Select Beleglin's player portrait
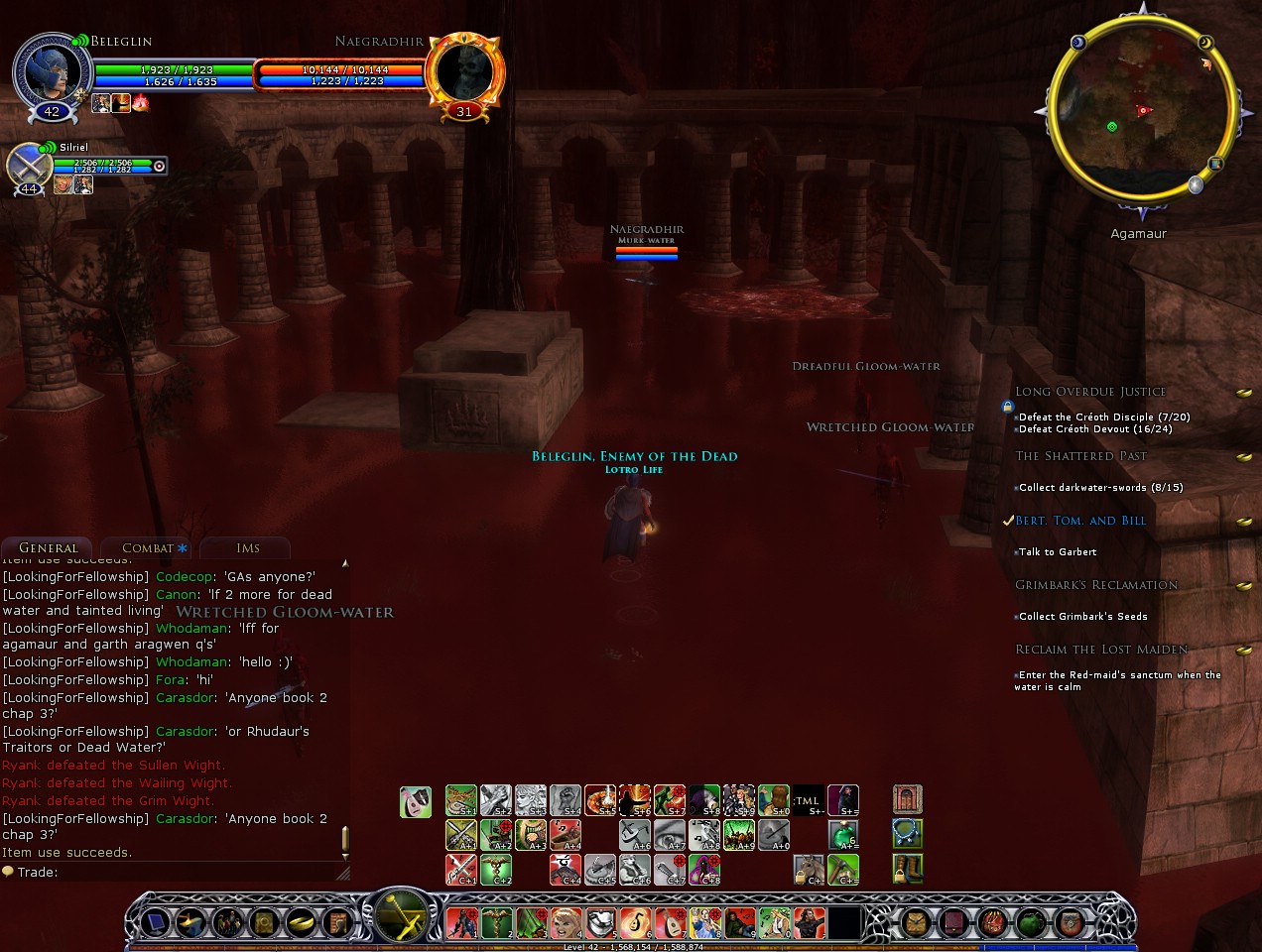The image size is (1262, 952). [51, 72]
